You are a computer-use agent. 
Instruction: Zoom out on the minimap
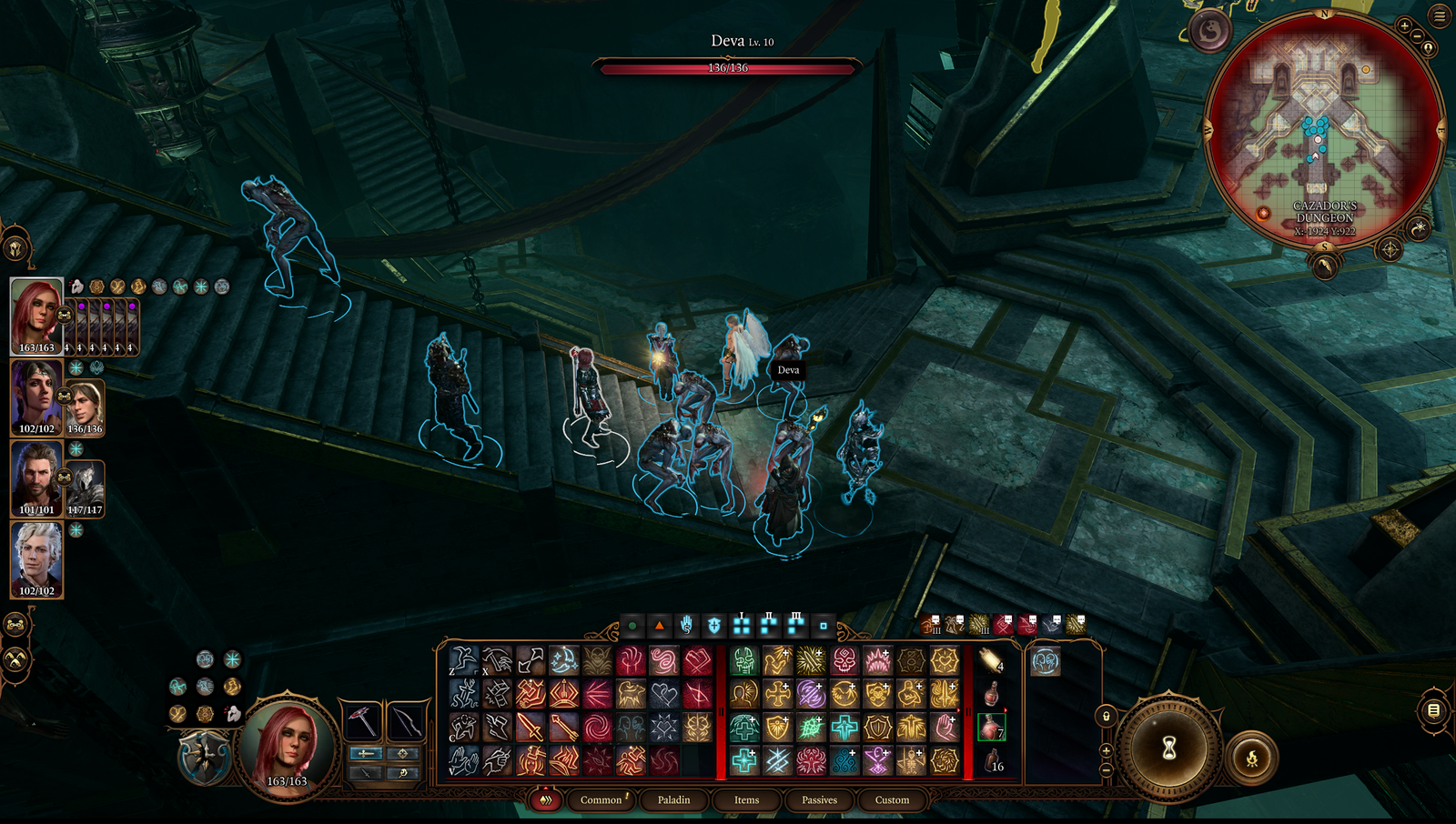pos(1417,36)
